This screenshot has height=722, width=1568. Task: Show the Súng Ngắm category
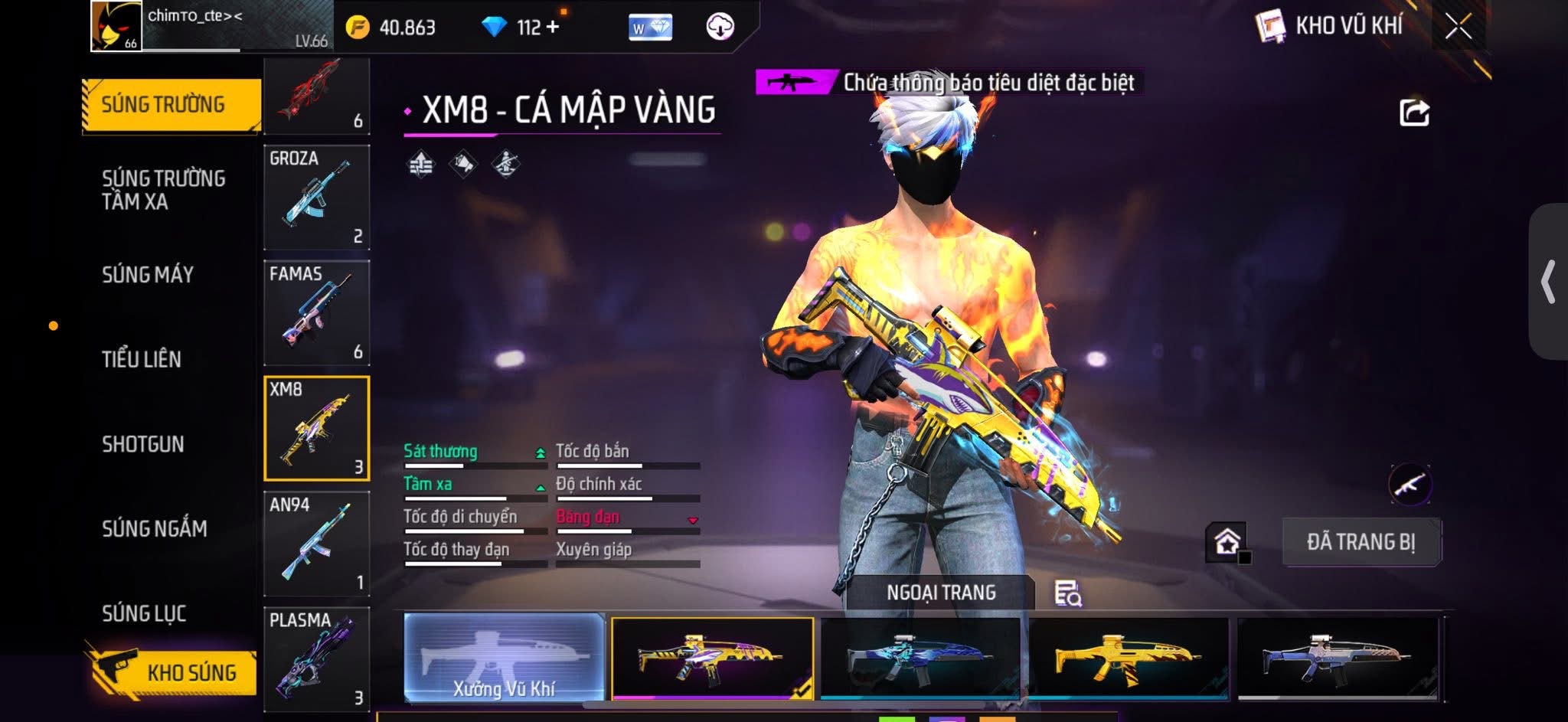coord(155,528)
